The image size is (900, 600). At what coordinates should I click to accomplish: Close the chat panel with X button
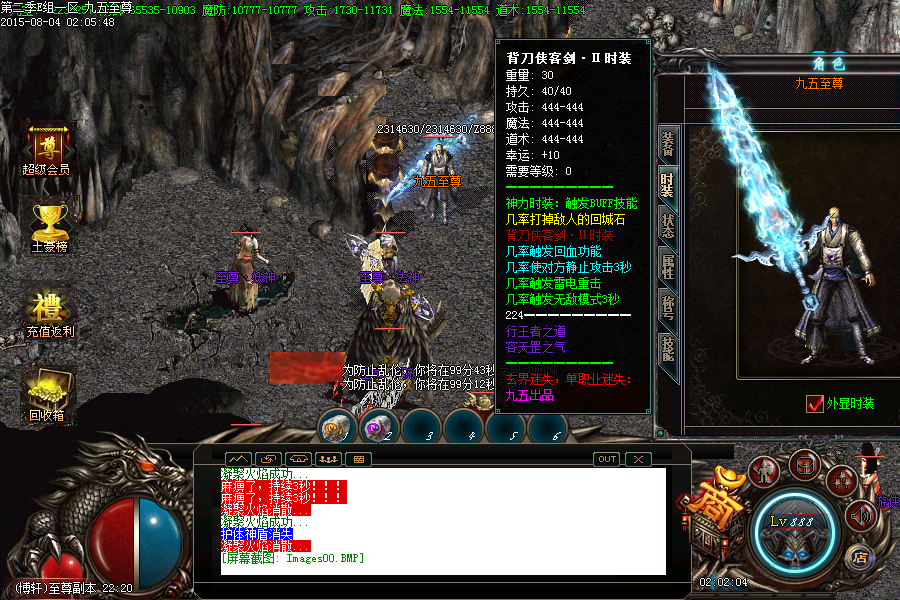(x=637, y=459)
